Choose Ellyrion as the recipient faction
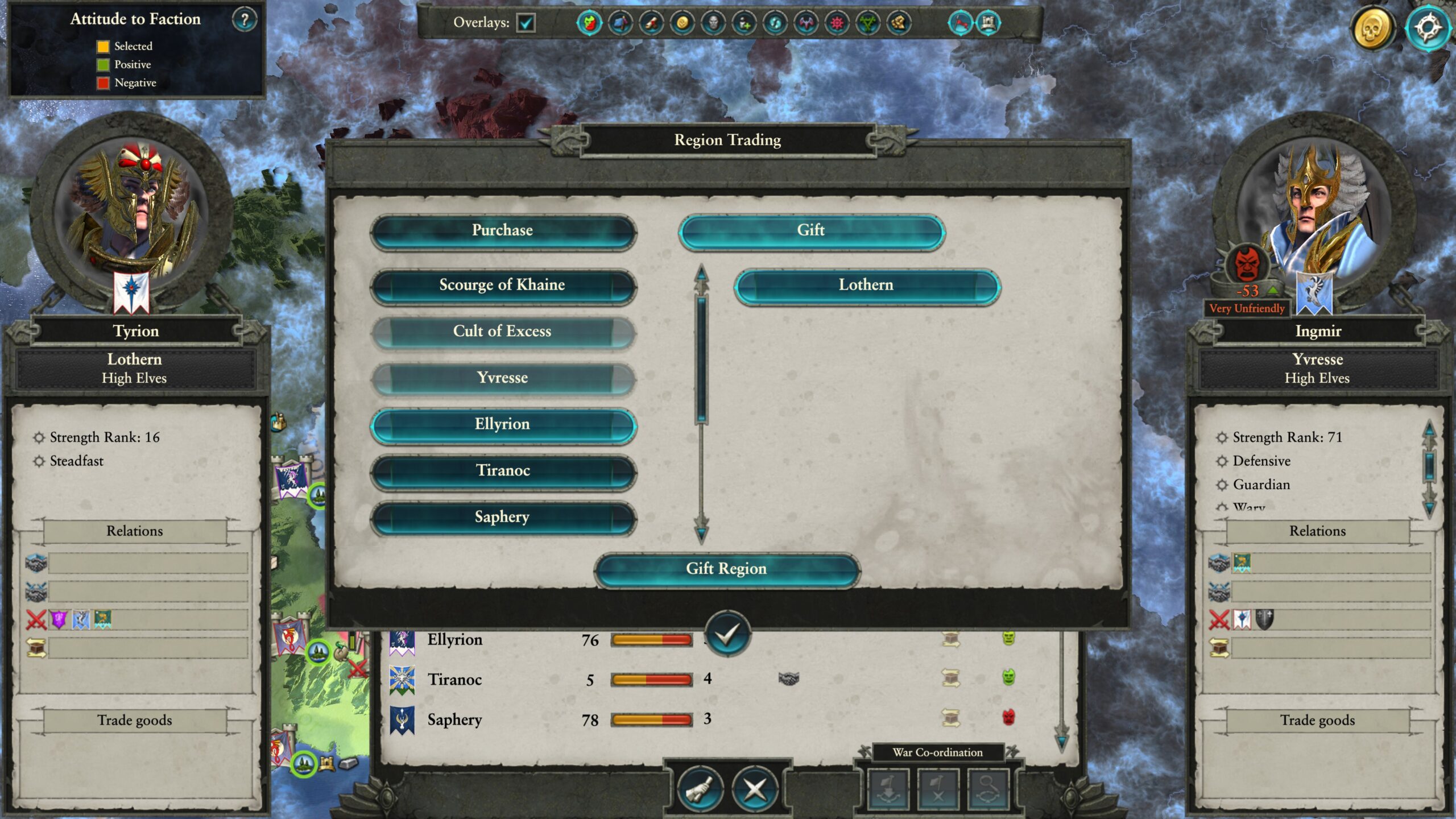This screenshot has width=1456, height=819. click(x=503, y=425)
